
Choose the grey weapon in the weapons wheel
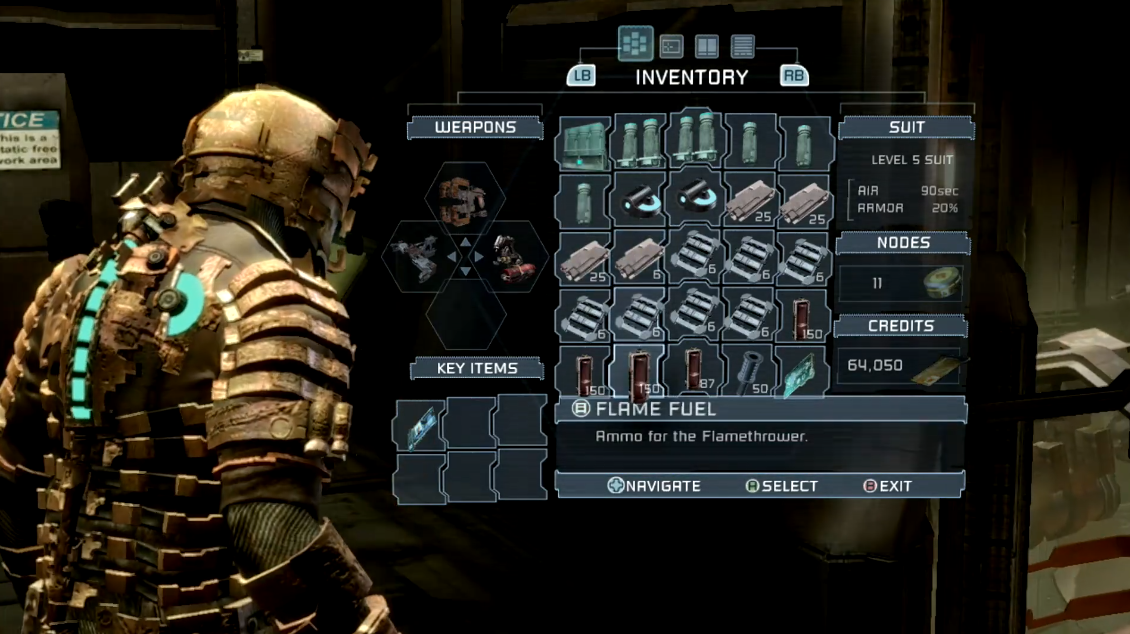click(414, 257)
